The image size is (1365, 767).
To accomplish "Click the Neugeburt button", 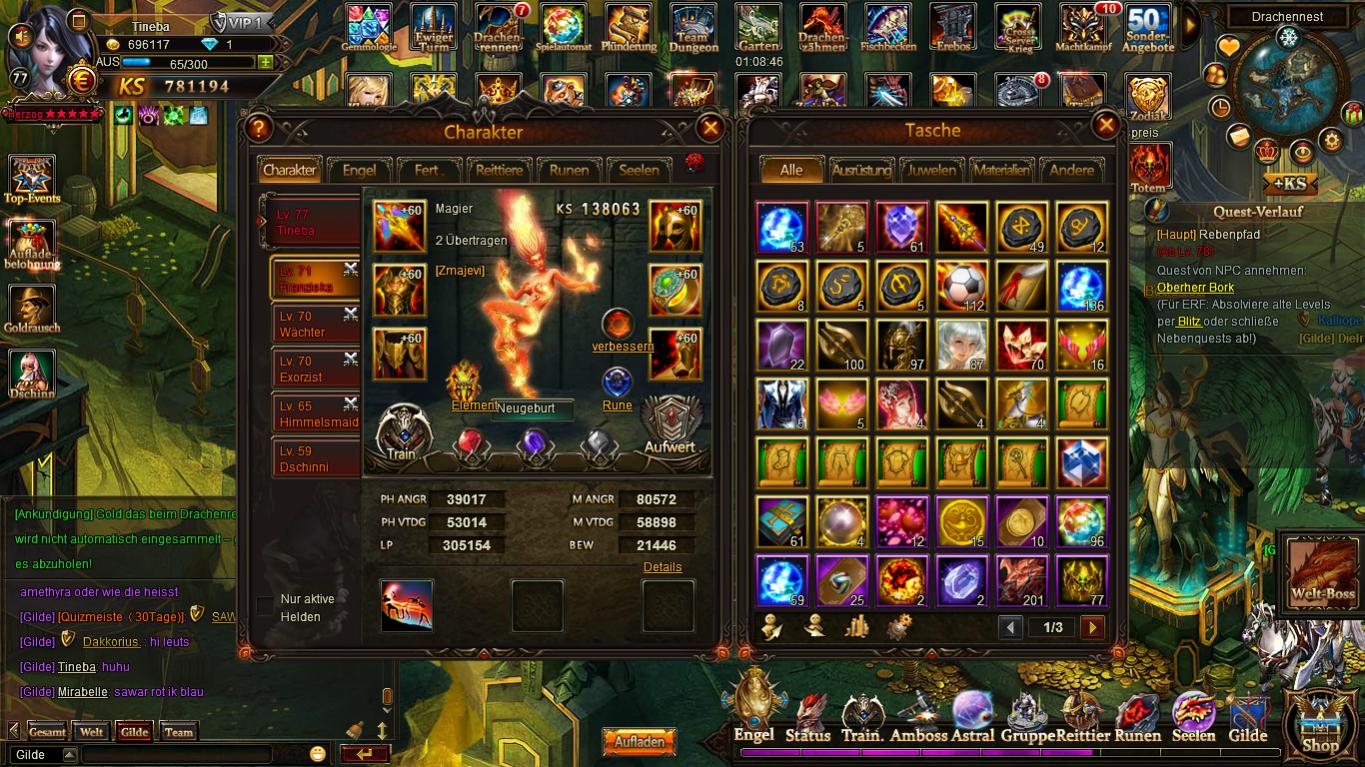I will pos(533,409).
